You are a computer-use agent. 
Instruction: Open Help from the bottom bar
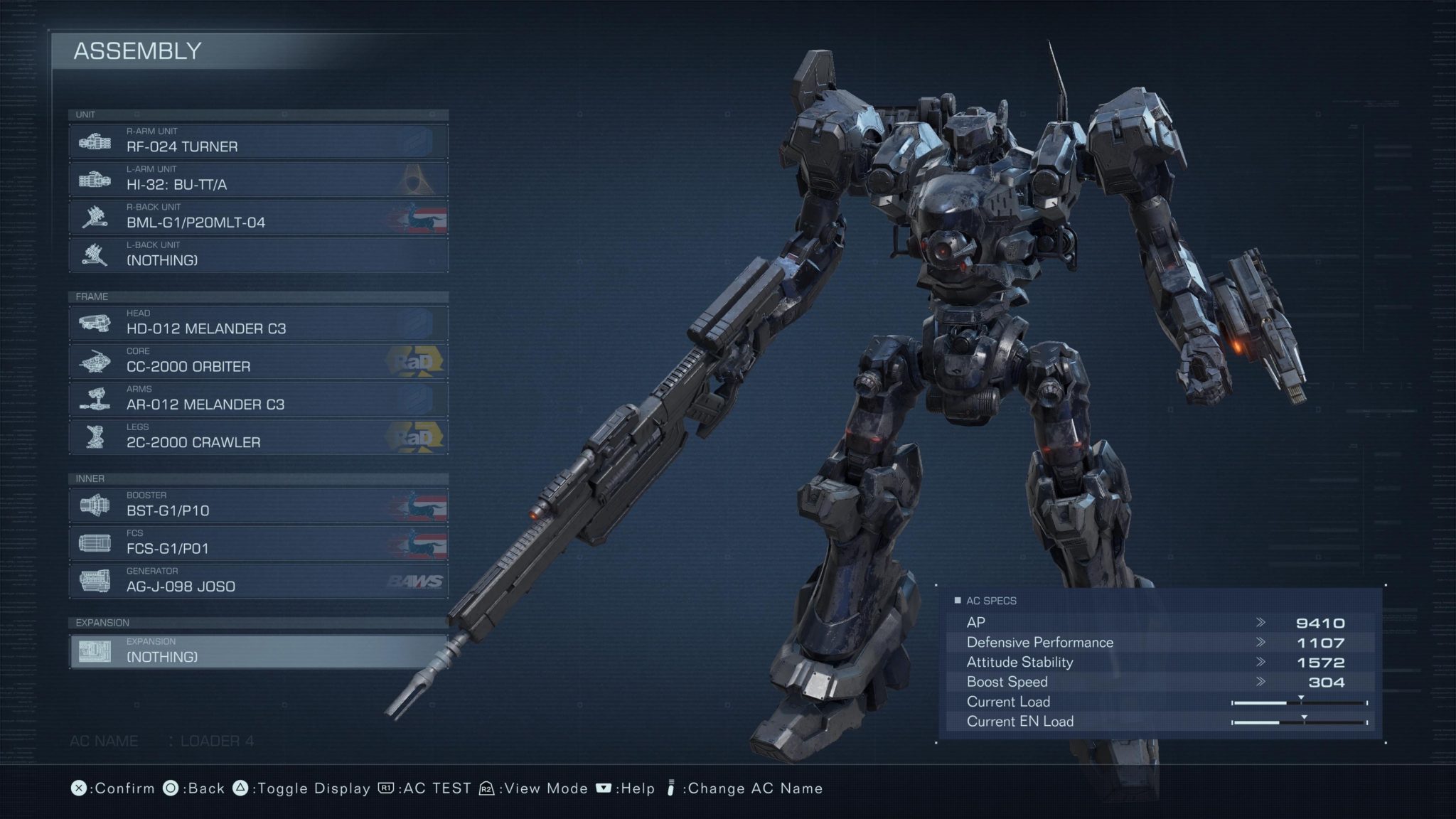coord(628,788)
